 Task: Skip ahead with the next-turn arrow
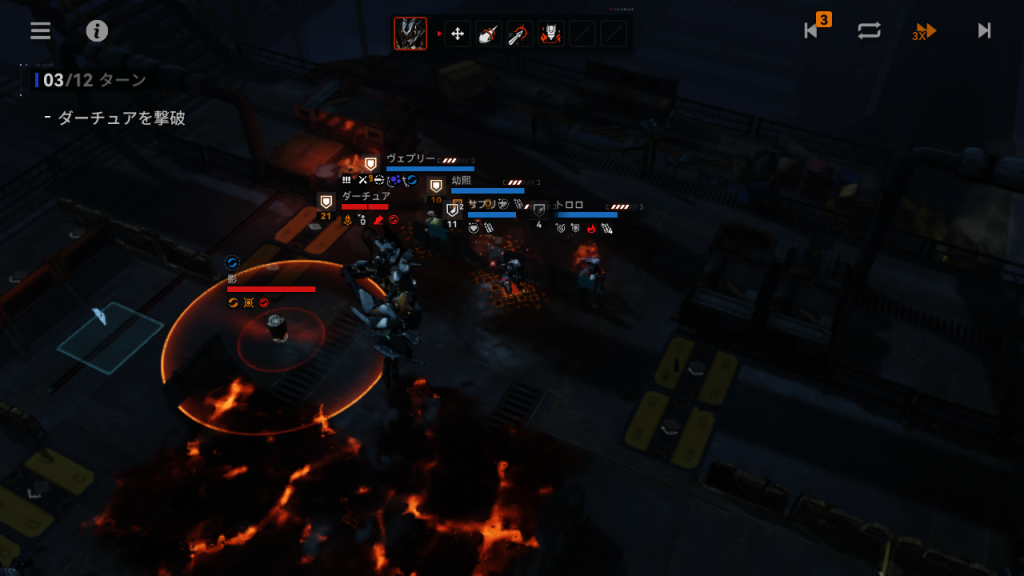tap(984, 30)
